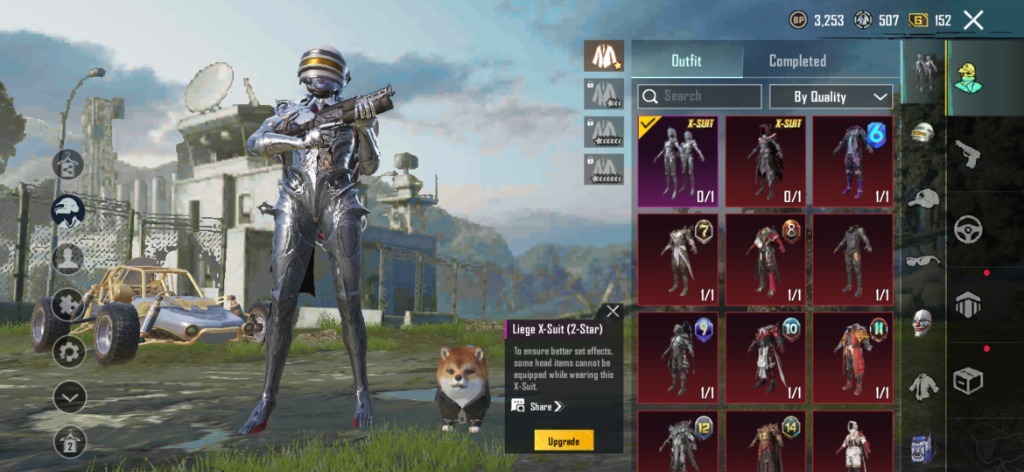Open the helmet category
This screenshot has height=472, width=1024.
pos(922,134)
